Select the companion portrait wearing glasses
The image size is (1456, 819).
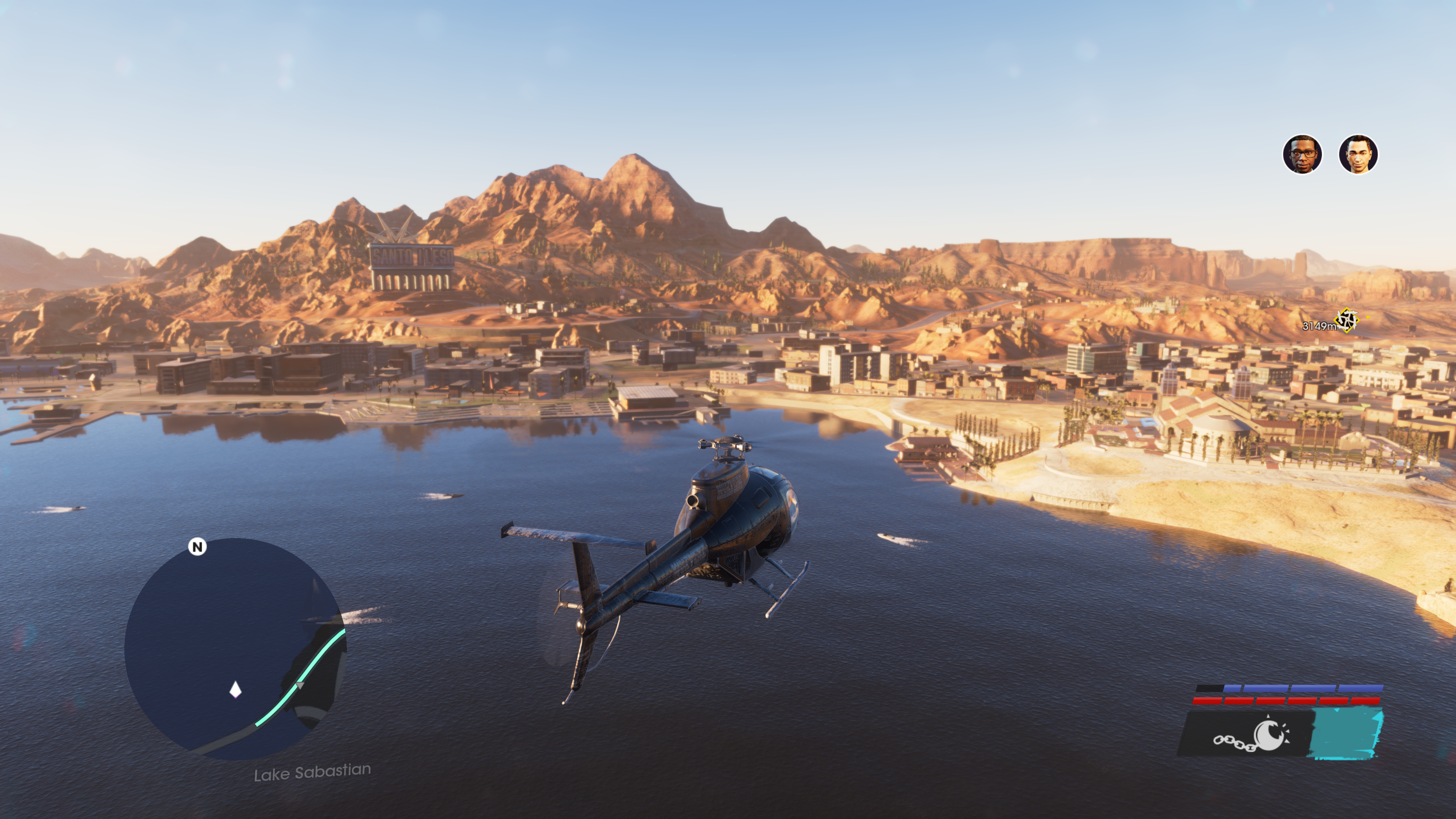(1302, 154)
